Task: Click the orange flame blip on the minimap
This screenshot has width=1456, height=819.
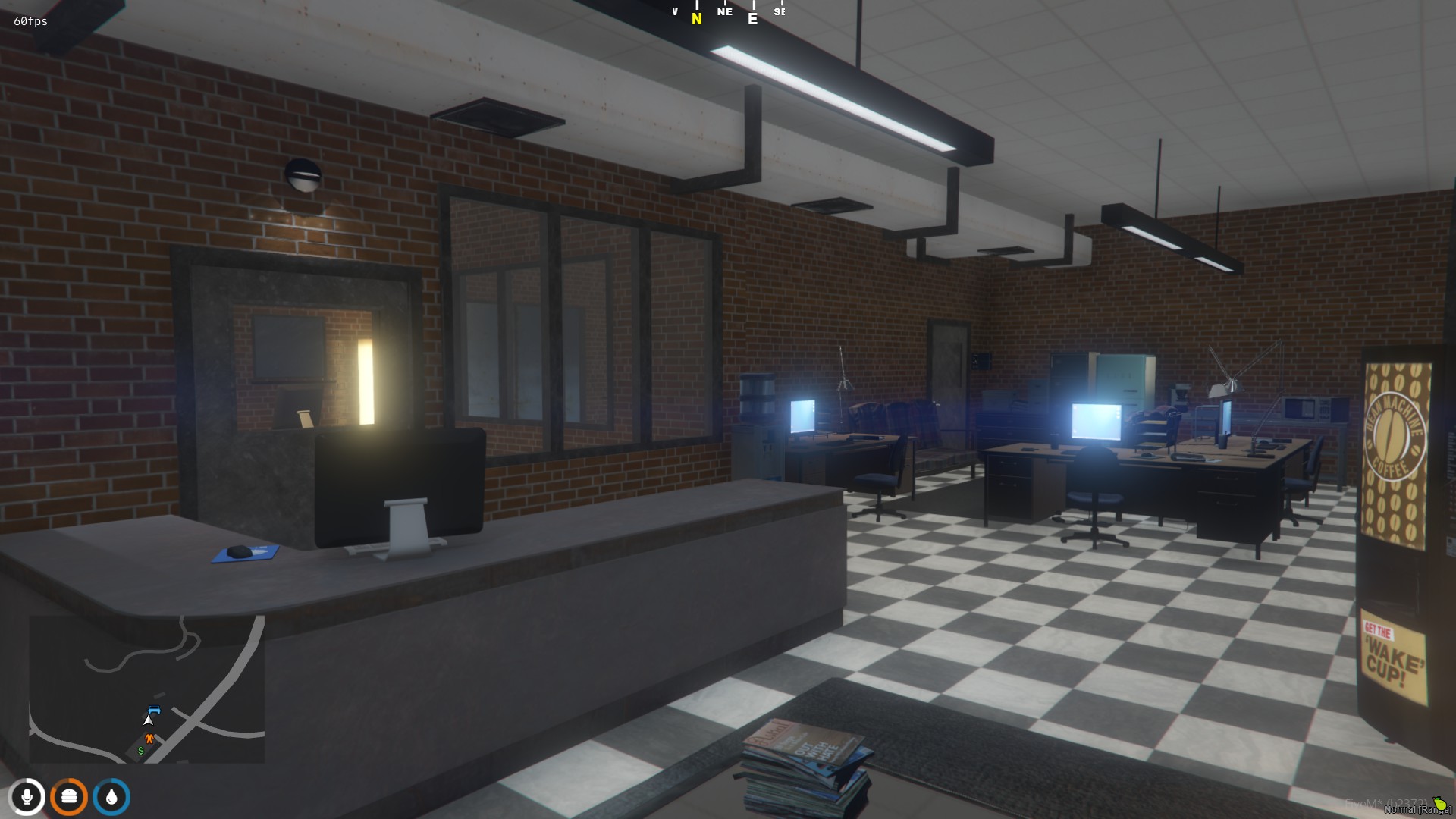Action: click(149, 737)
